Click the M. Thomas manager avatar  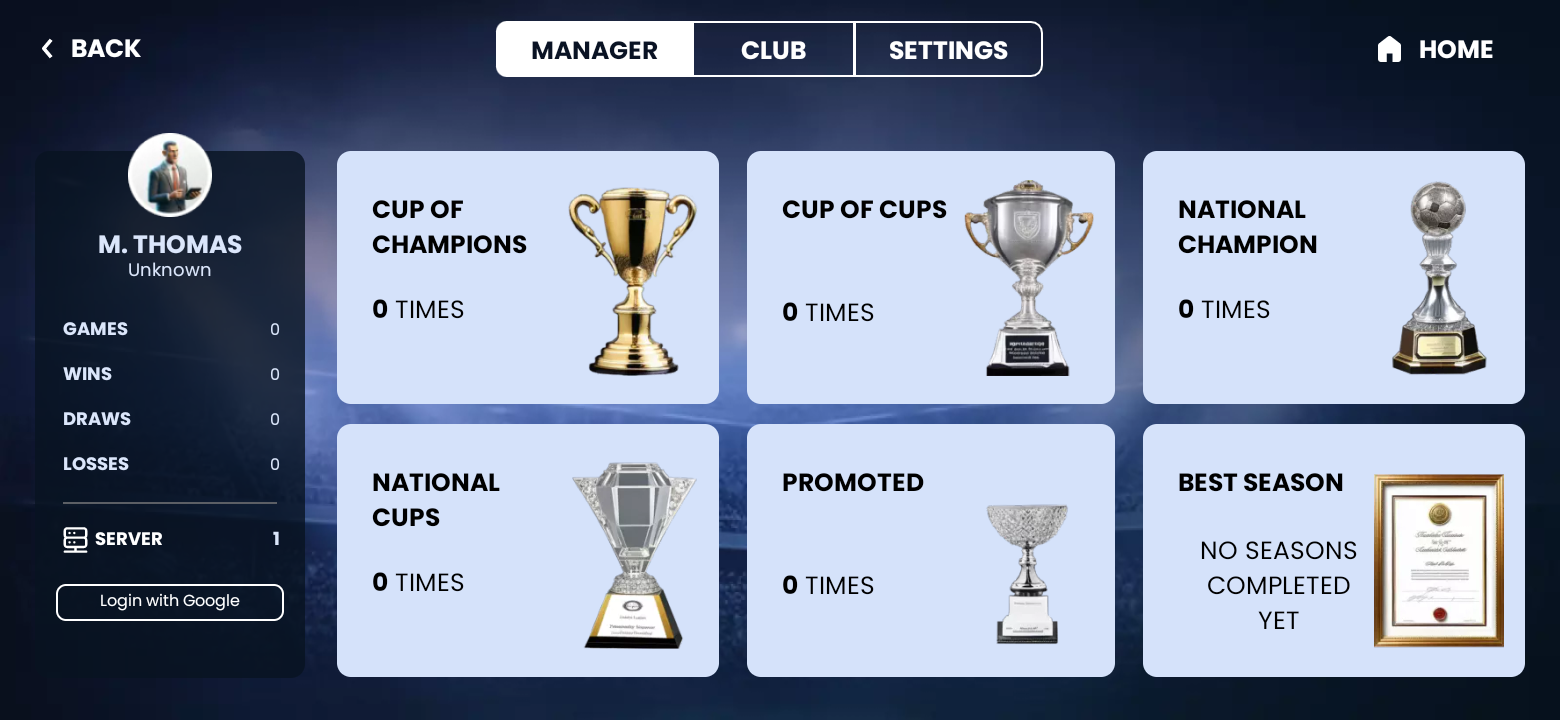coord(169,174)
